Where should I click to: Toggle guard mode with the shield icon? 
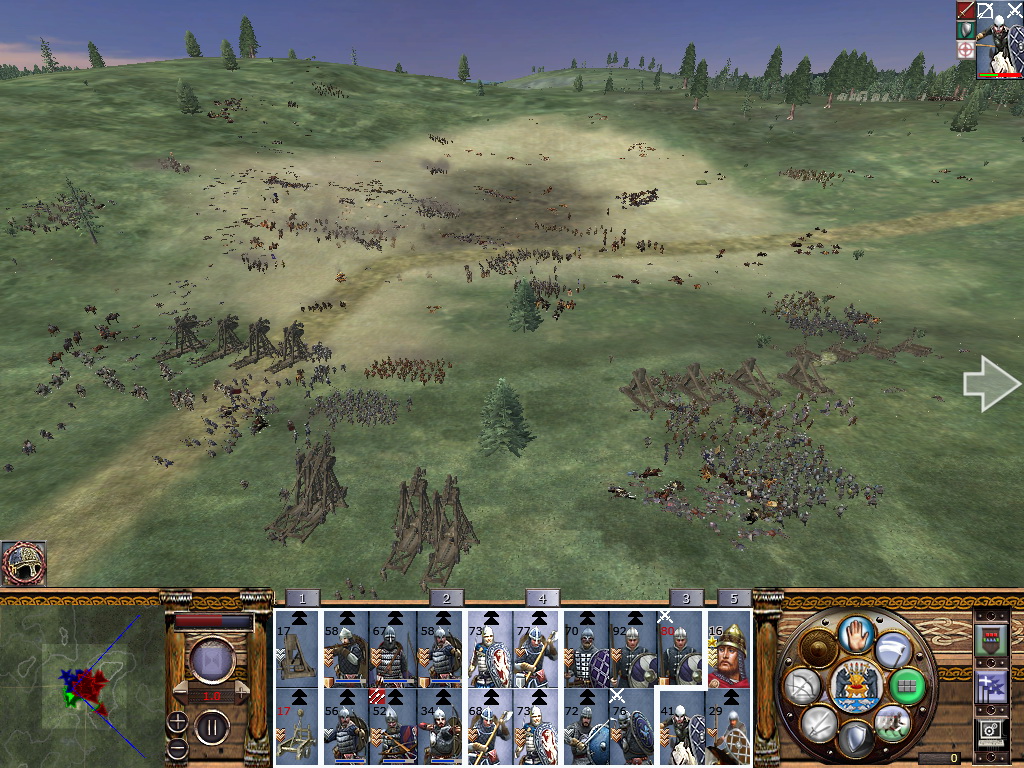click(x=856, y=739)
